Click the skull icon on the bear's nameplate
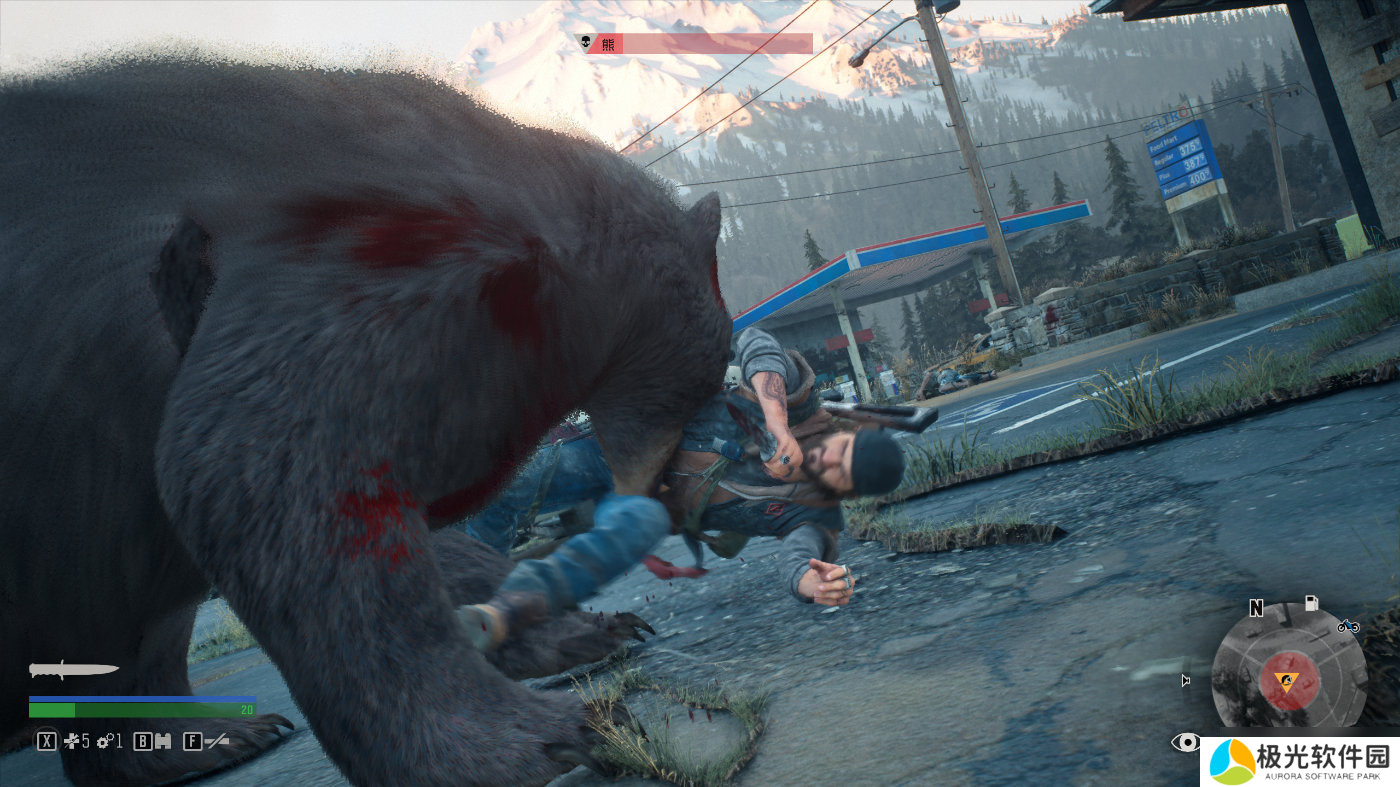Image resolution: width=1400 pixels, height=787 pixels. [583, 43]
